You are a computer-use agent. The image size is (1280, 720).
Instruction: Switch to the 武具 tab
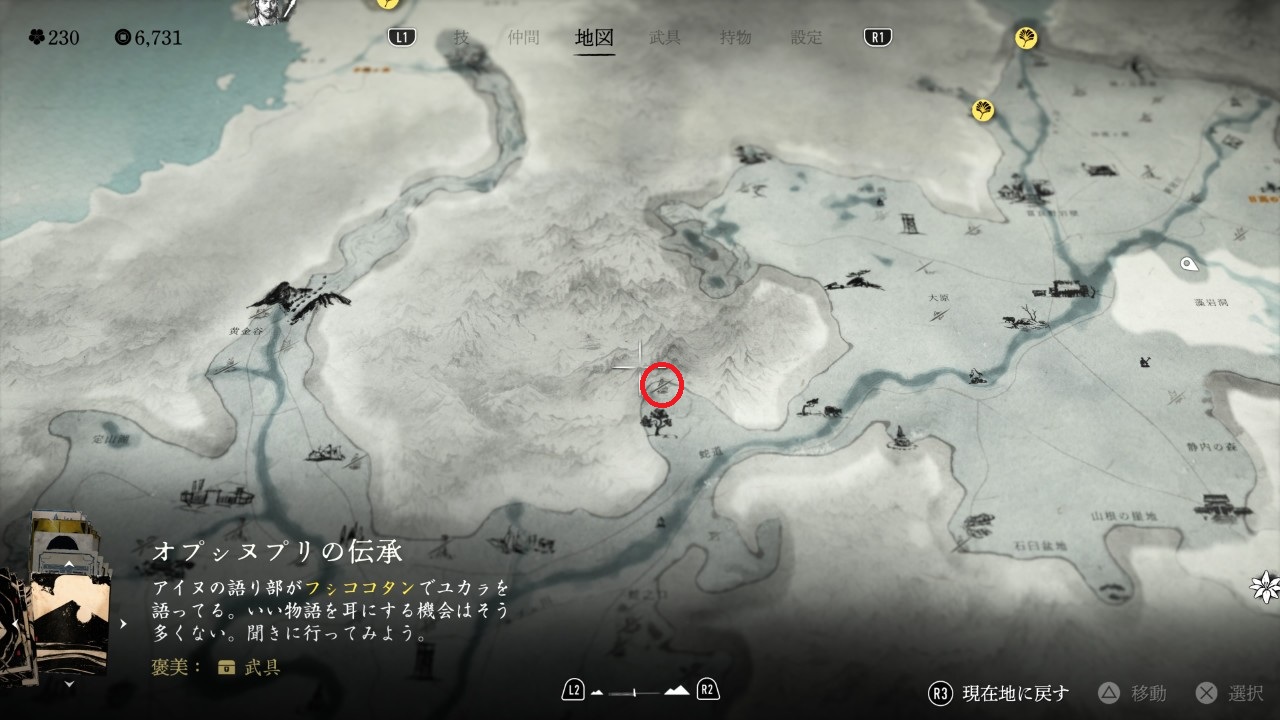pyautogui.click(x=665, y=38)
